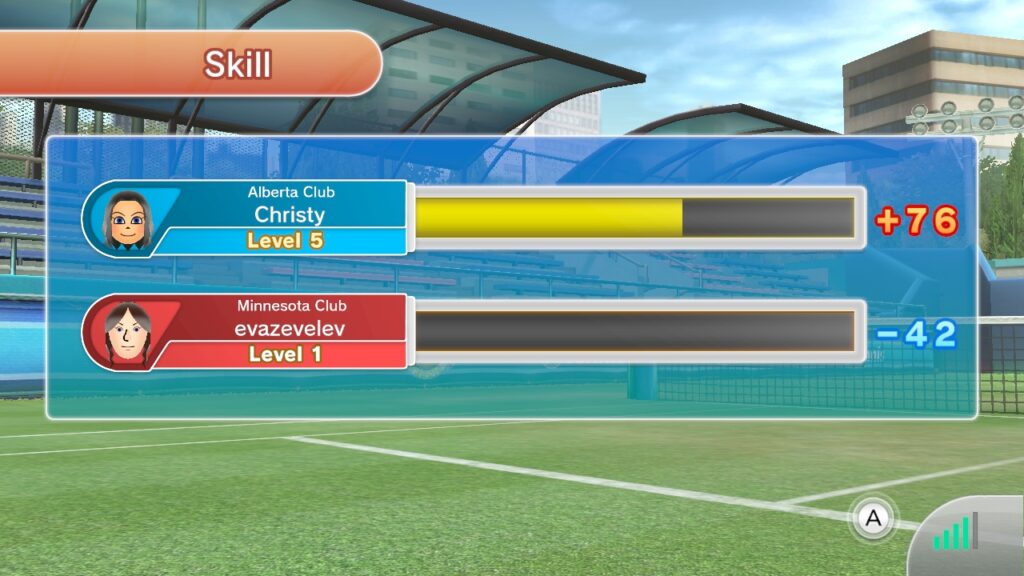Click evazevelev's Mii portrait
Image resolution: width=1024 pixels, height=576 pixels.
coord(127,333)
